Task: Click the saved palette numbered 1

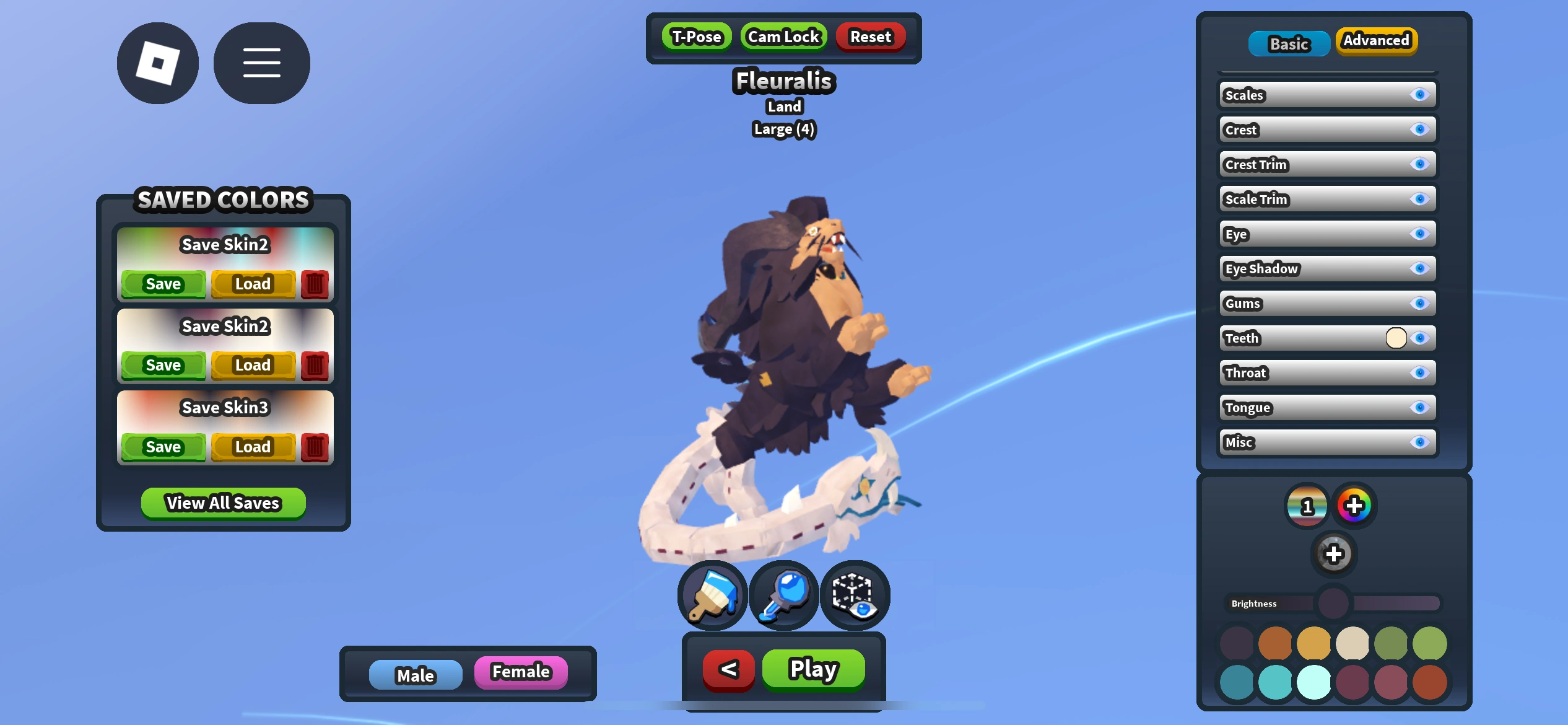Action: pyautogui.click(x=1307, y=506)
